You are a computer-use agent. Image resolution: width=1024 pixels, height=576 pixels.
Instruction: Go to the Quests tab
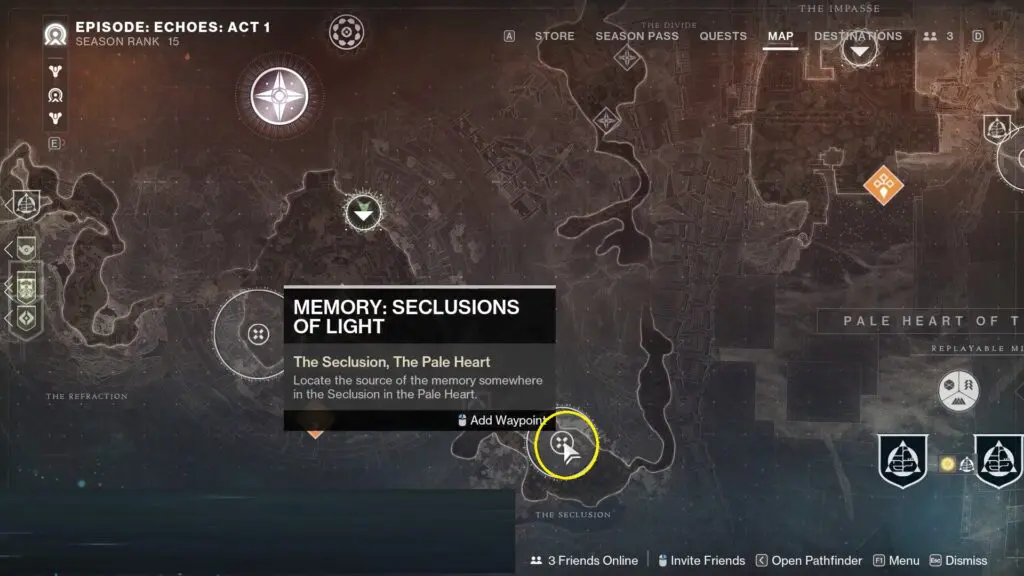pos(723,36)
